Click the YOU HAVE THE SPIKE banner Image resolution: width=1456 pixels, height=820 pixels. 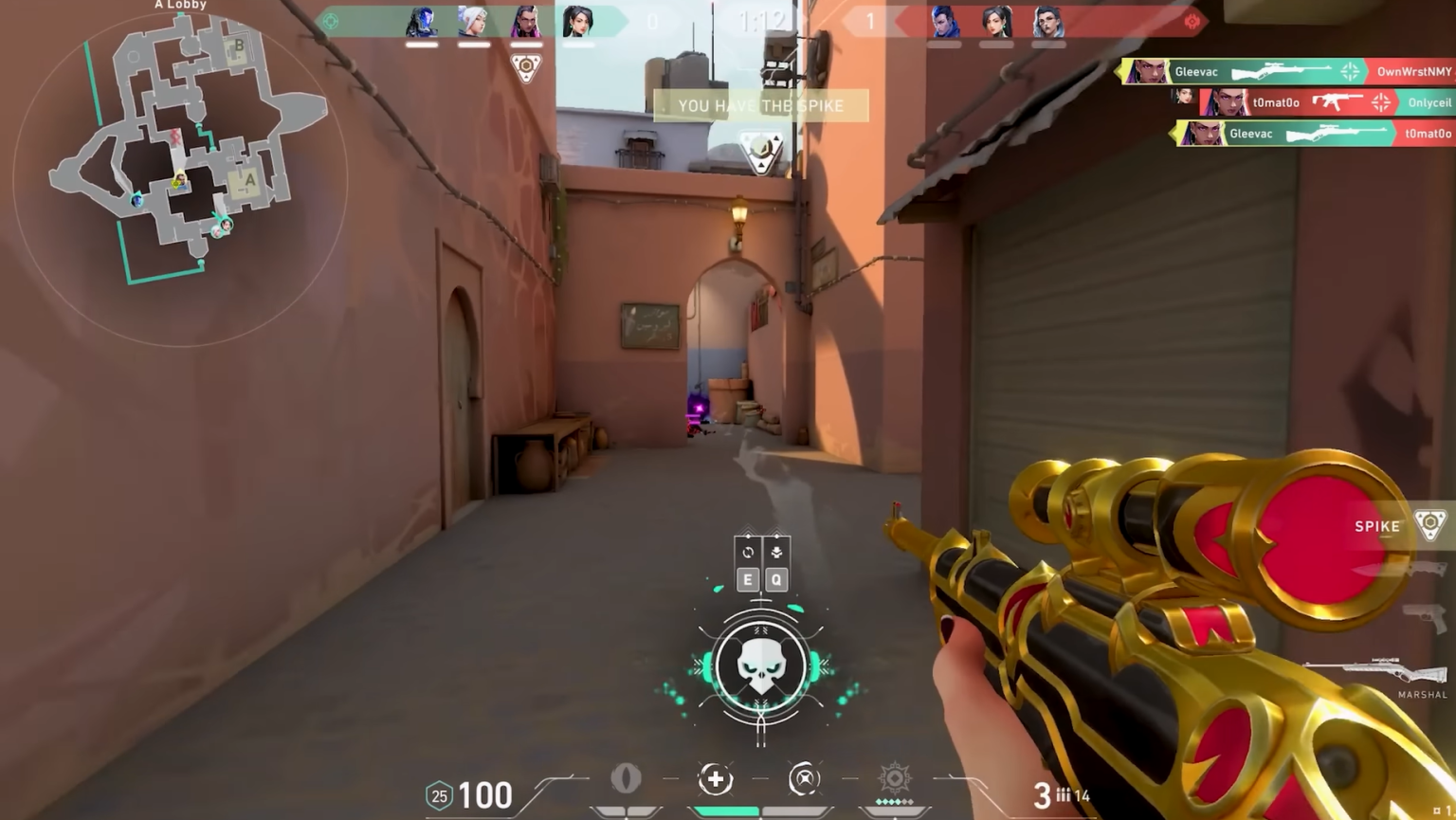pos(758,105)
